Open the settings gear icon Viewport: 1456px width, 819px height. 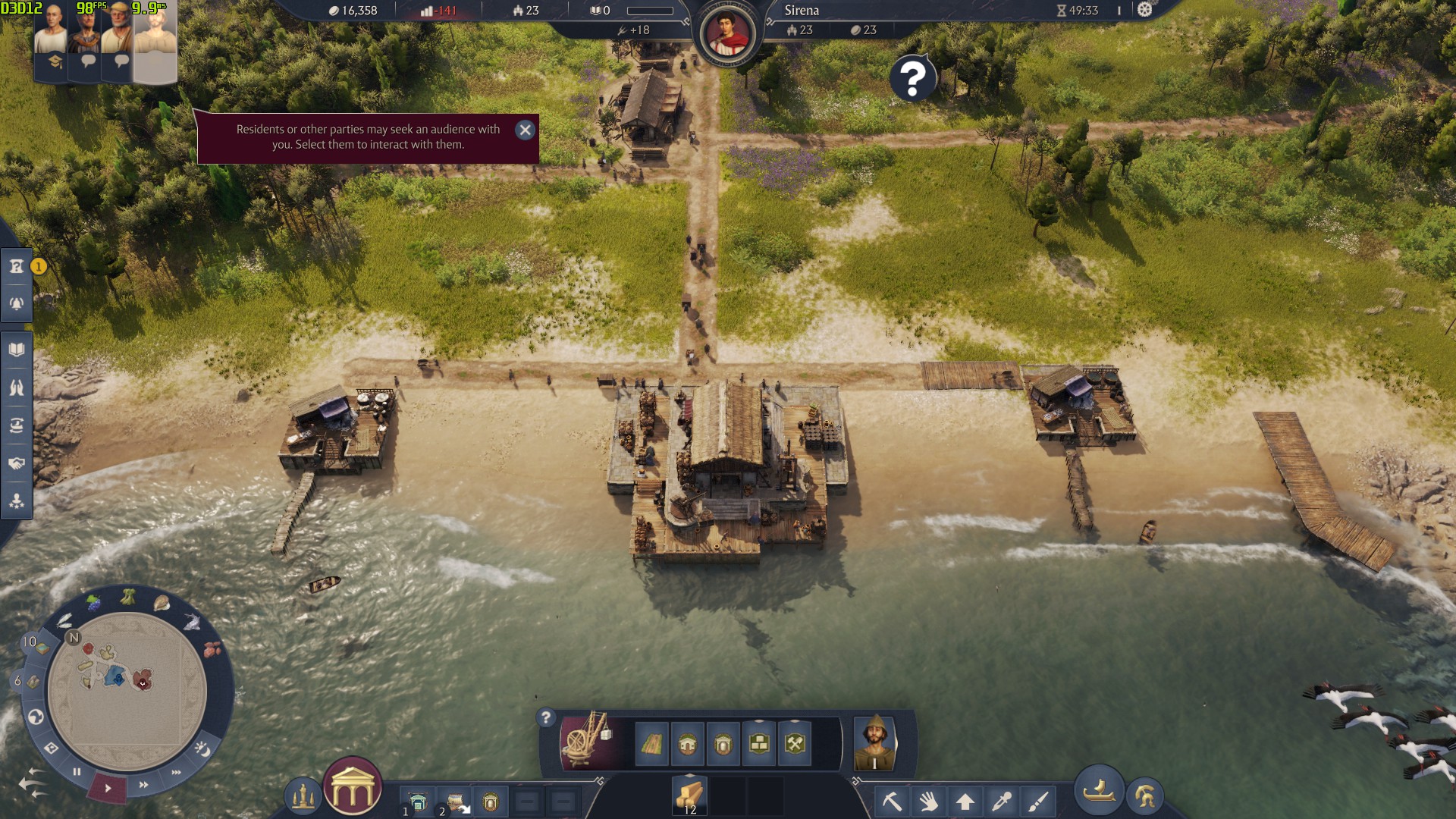click(x=1145, y=10)
